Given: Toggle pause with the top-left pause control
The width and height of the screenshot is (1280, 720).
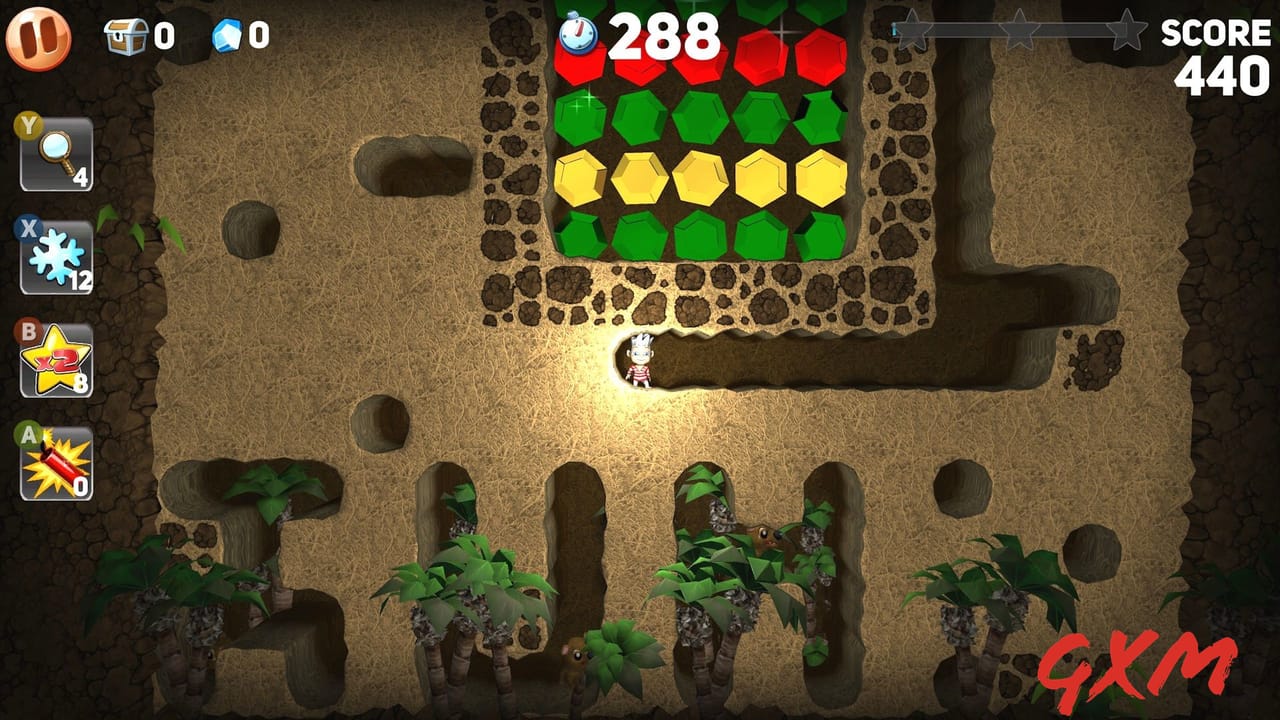Looking at the screenshot, I should tap(40, 40).
